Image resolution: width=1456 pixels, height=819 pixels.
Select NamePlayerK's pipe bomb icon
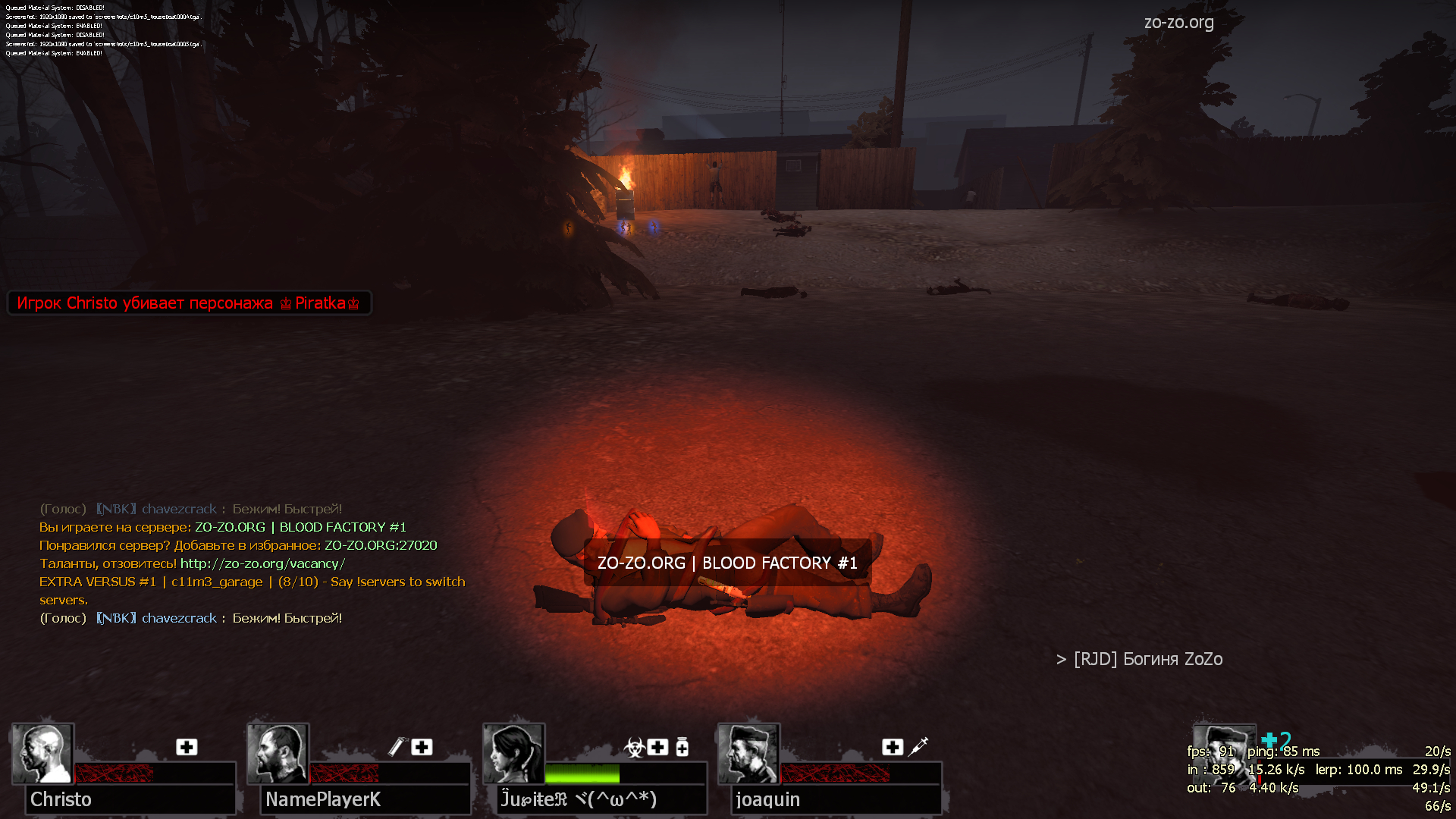click(397, 747)
